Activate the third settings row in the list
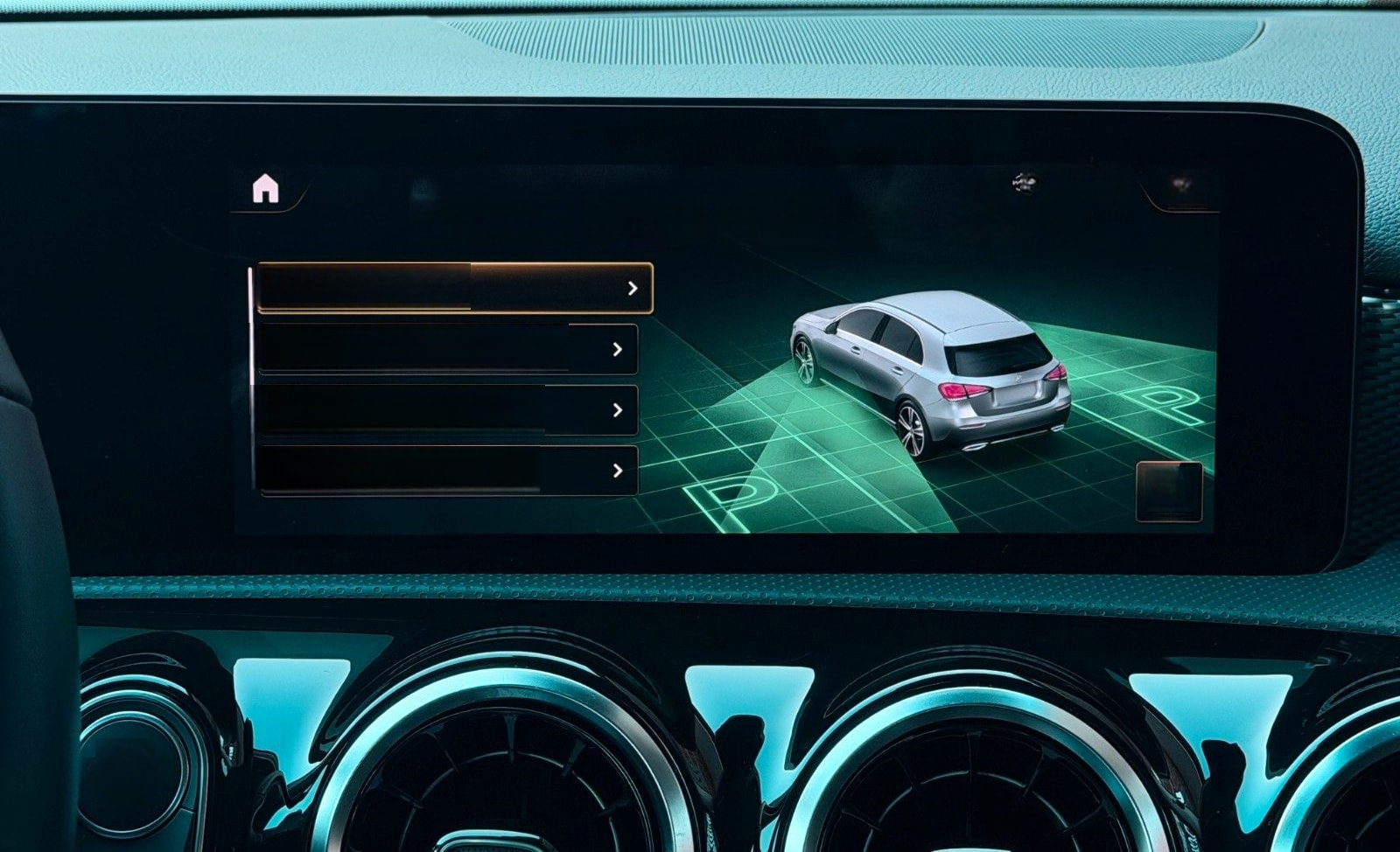Viewport: 1400px width, 852px height. 442,411
